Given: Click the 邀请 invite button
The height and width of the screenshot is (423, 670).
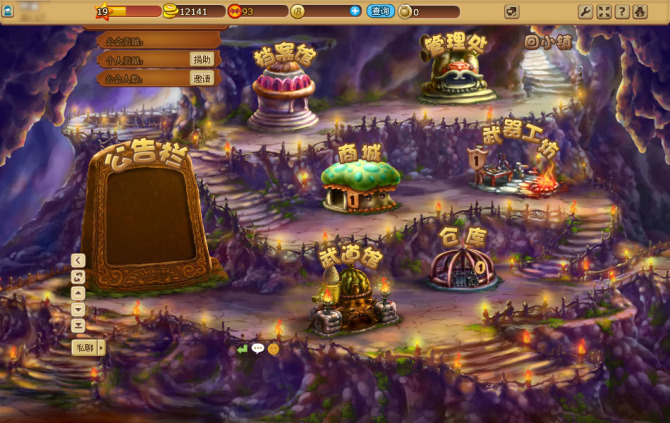Looking at the screenshot, I should click(203, 78).
